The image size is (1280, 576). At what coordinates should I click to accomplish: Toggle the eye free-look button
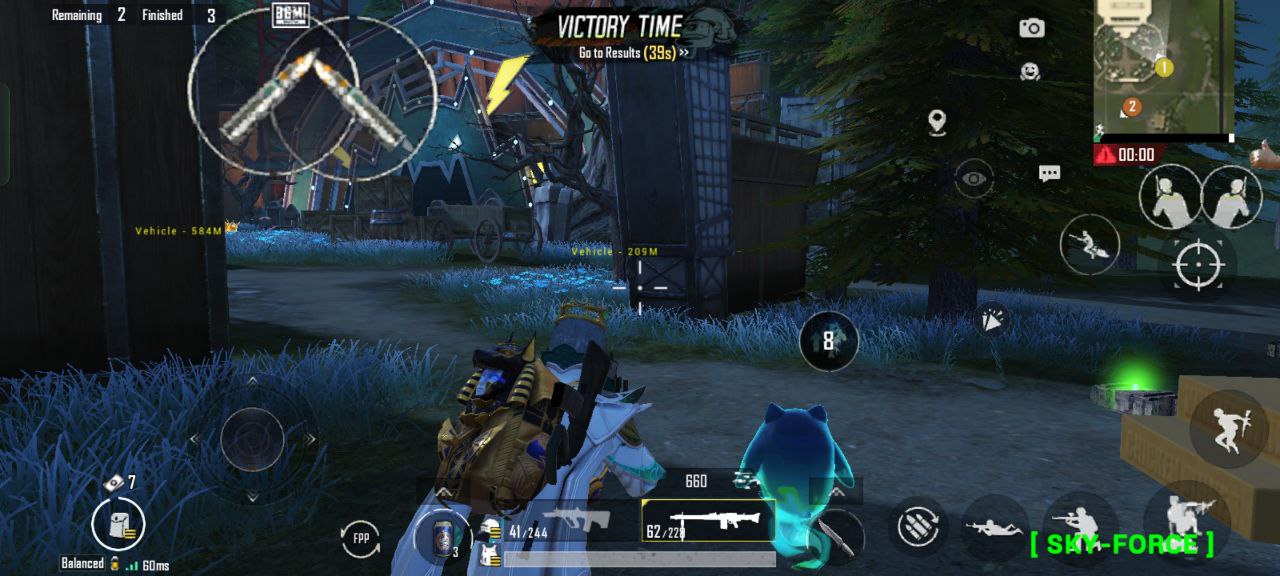tap(974, 179)
